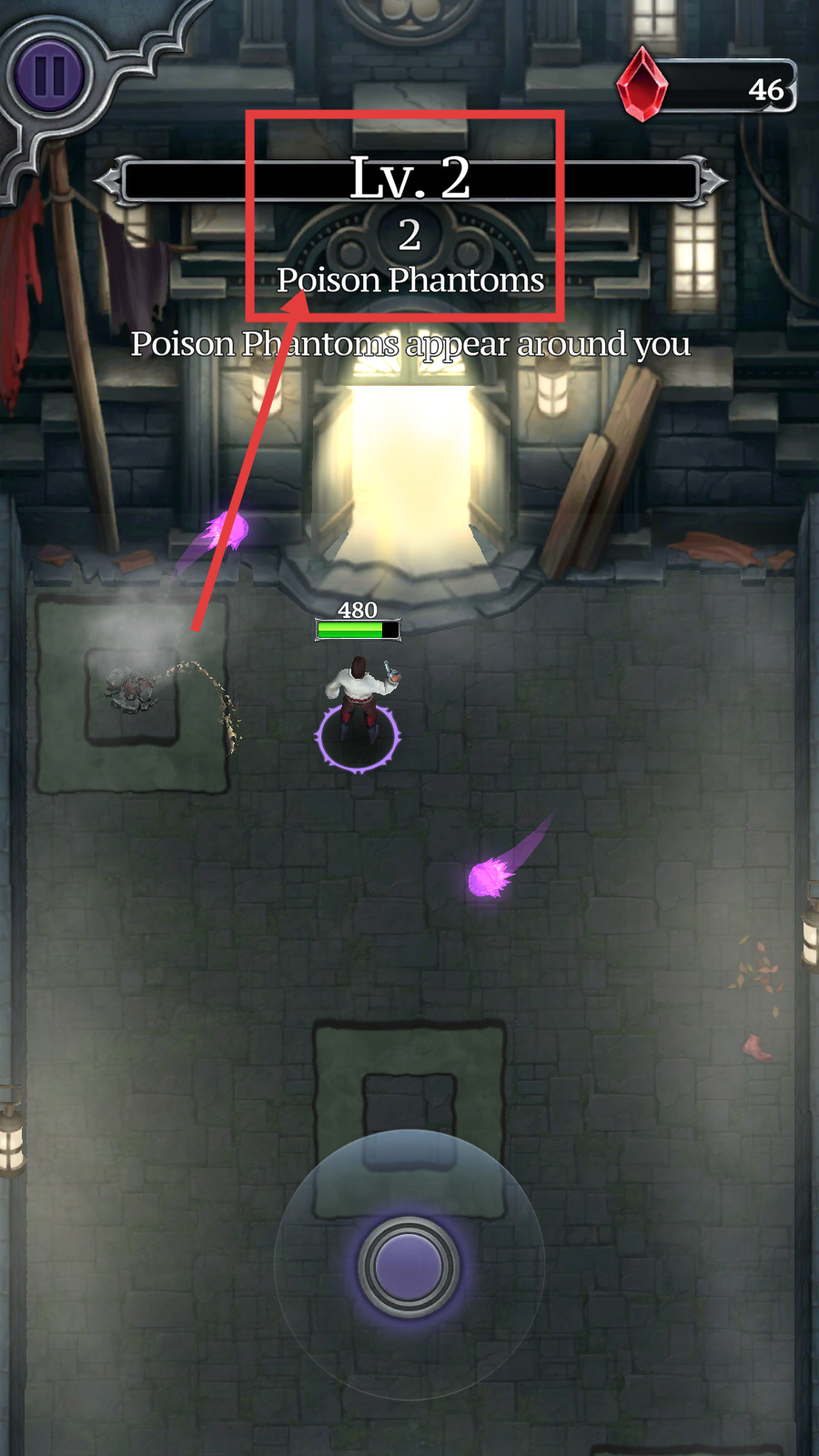Tap the virtual joystick knob
The image size is (819, 1456).
[x=409, y=1266]
